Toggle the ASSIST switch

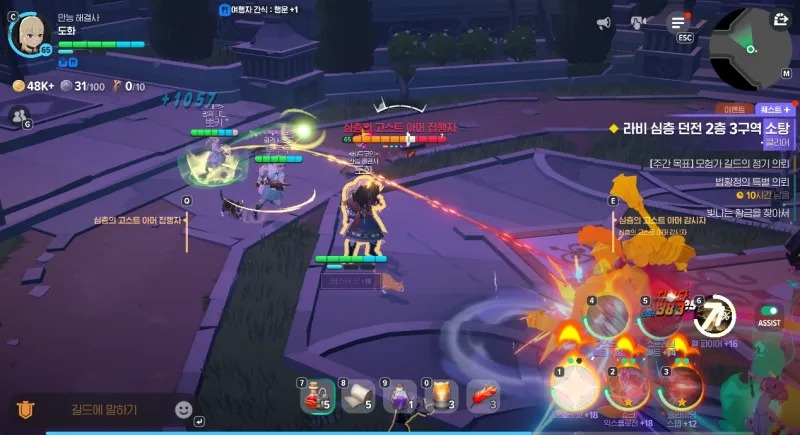pos(769,311)
